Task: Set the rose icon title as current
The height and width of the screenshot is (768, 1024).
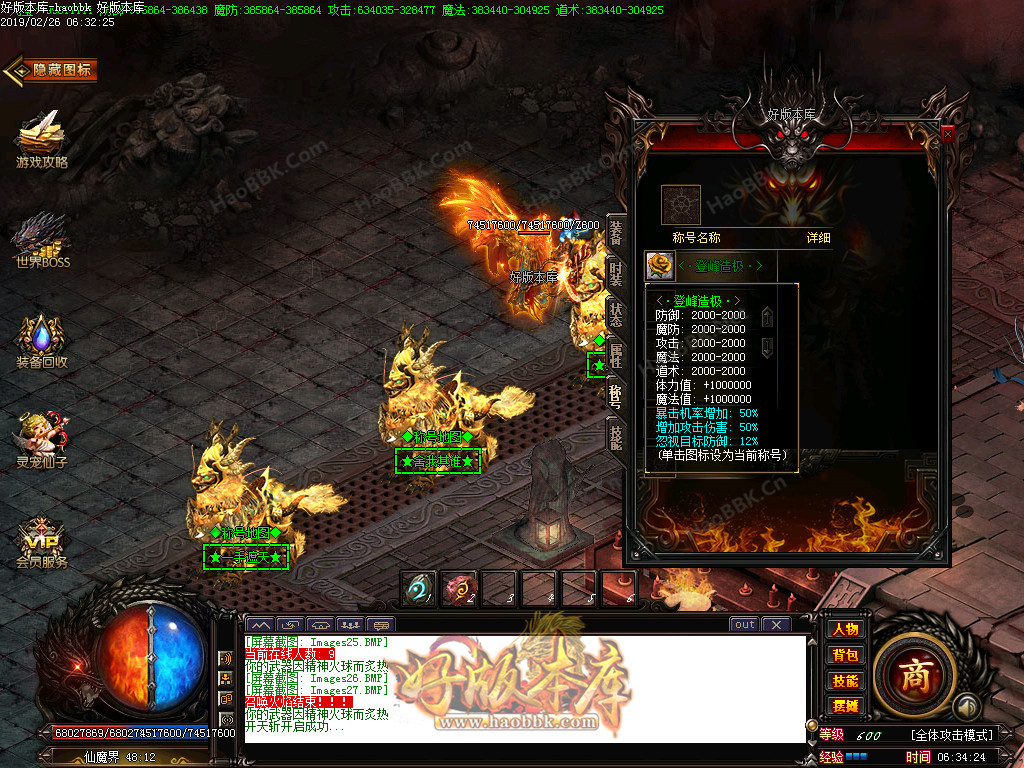Action: tap(658, 265)
